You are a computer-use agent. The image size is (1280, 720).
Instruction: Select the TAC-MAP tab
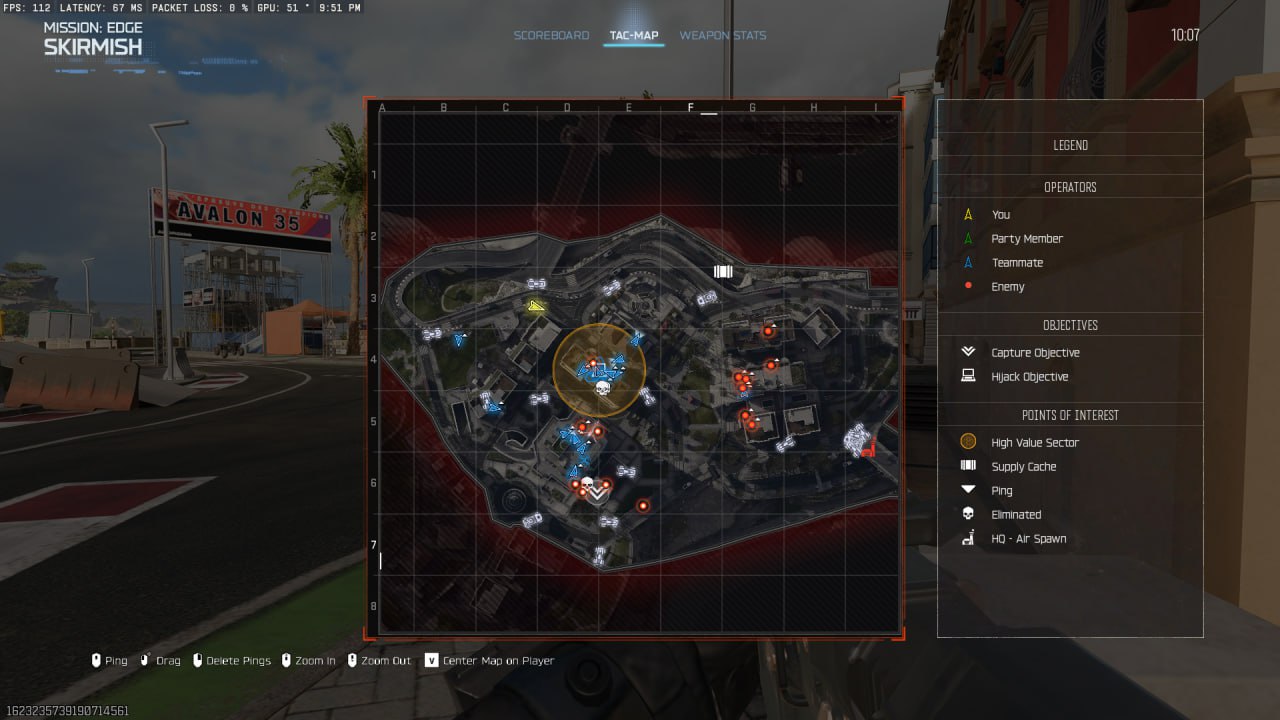(633, 35)
